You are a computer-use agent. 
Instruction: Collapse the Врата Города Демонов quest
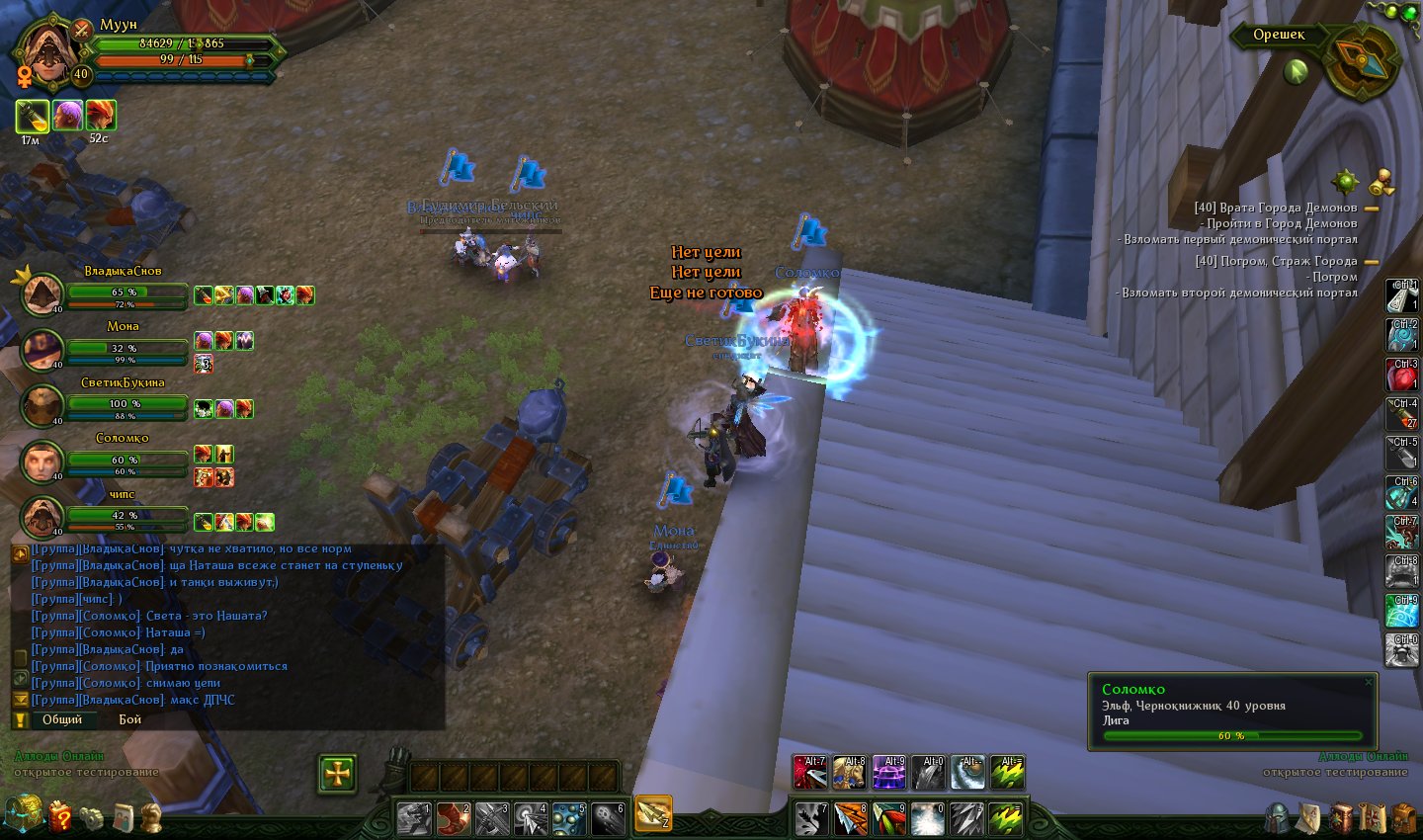[1372, 209]
